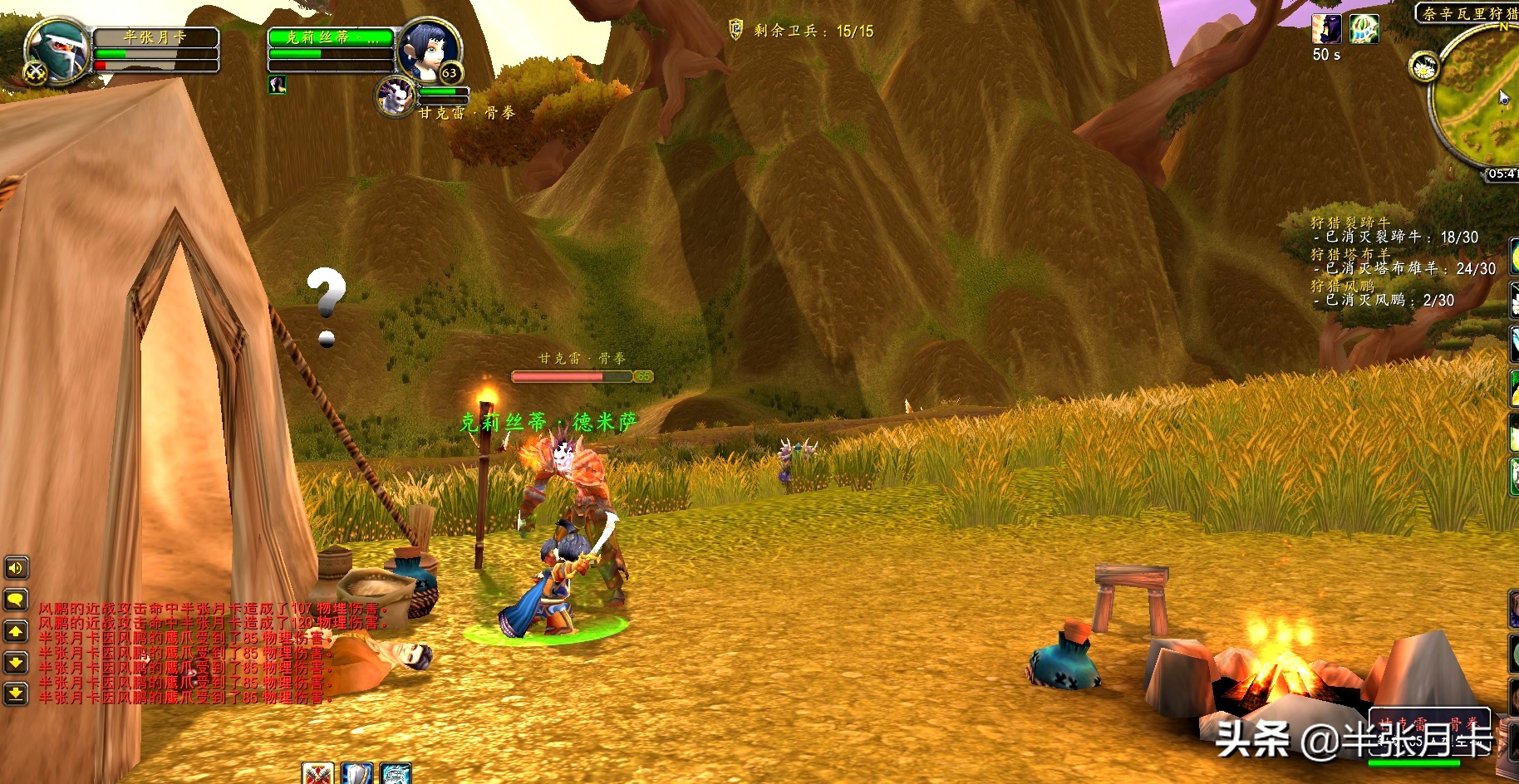Screen dimensions: 1519x784
Task: Click the masked-face buff with 50 s timer
Action: coord(1326,29)
